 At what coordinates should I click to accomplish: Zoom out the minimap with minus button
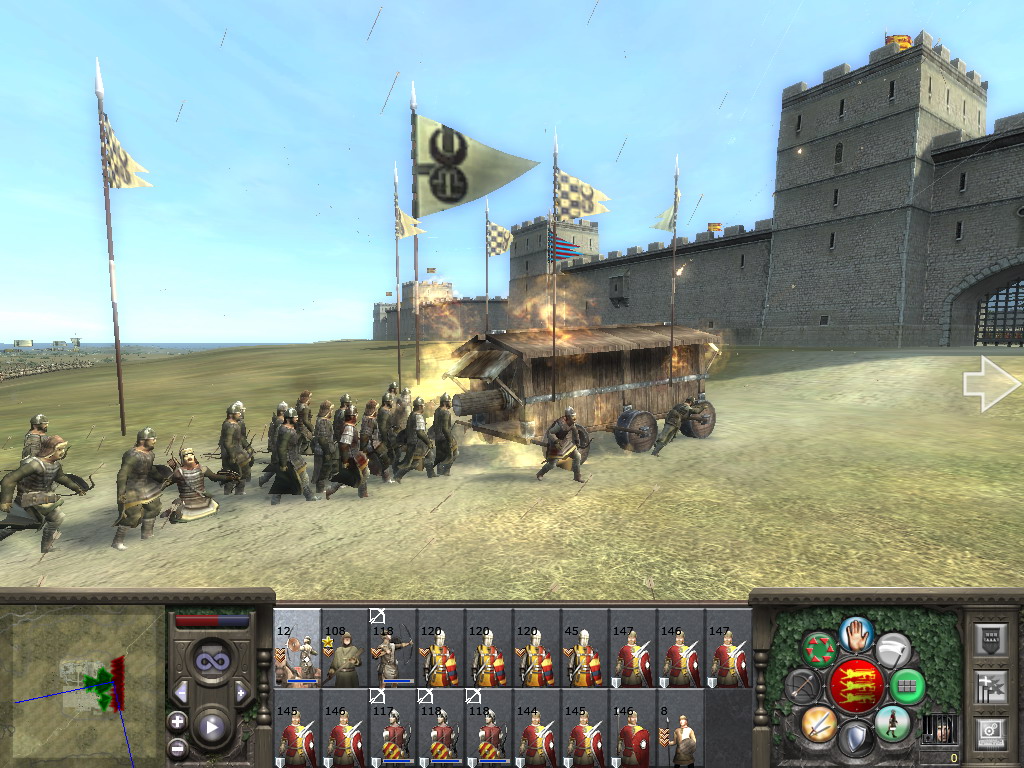[x=178, y=747]
